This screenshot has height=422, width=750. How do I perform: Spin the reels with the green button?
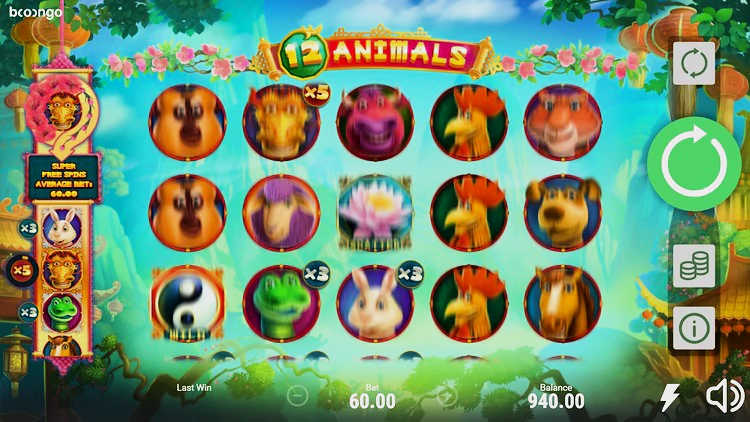[693, 164]
